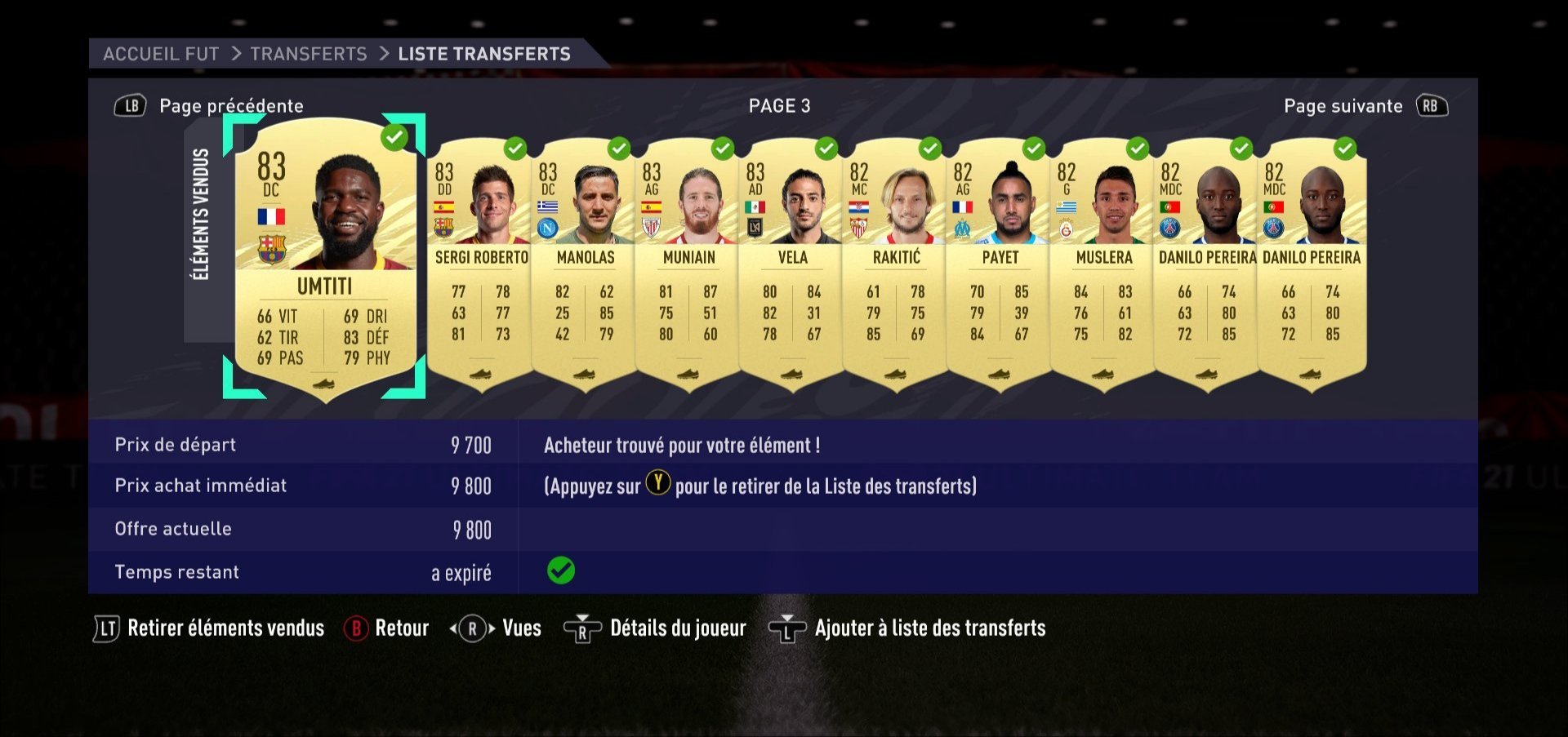Open Page précédente to collapse to page 2

click(233, 105)
